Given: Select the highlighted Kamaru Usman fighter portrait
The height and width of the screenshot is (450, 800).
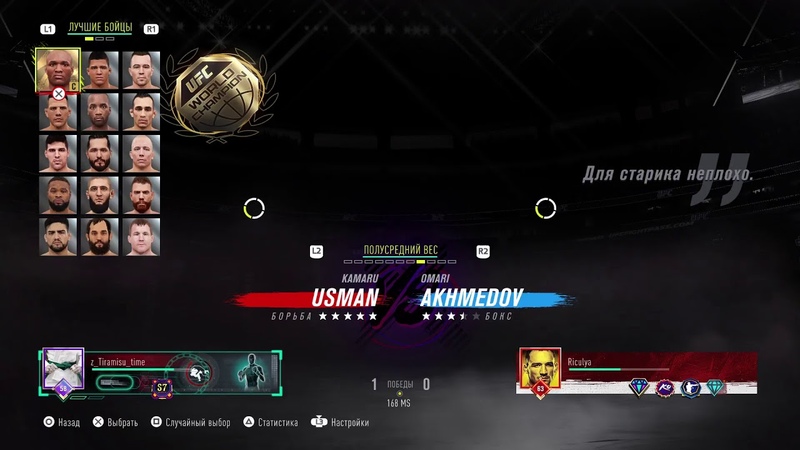Looking at the screenshot, I should pyautogui.click(x=57, y=69).
